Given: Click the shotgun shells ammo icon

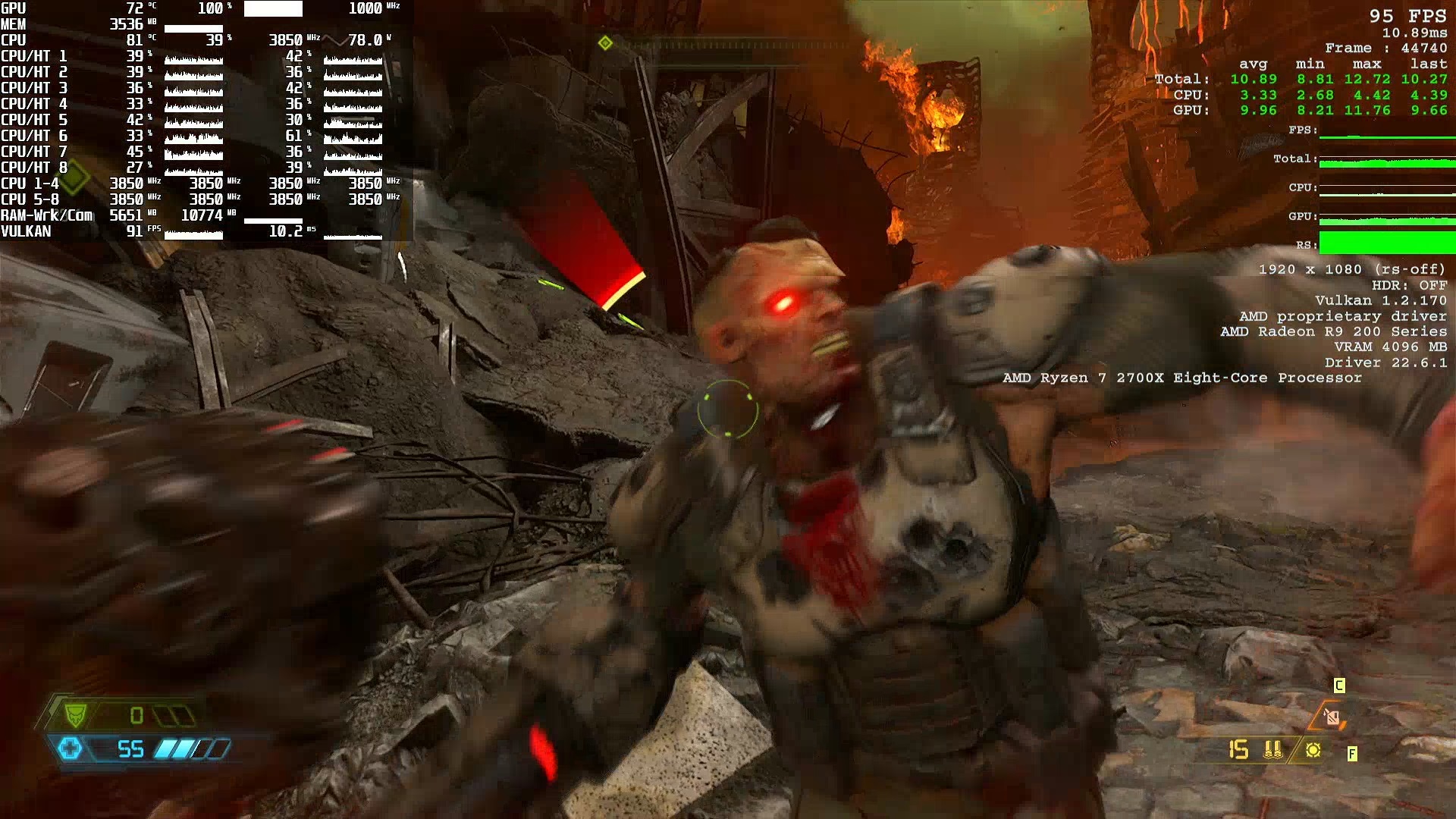Looking at the screenshot, I should pyautogui.click(x=1273, y=750).
